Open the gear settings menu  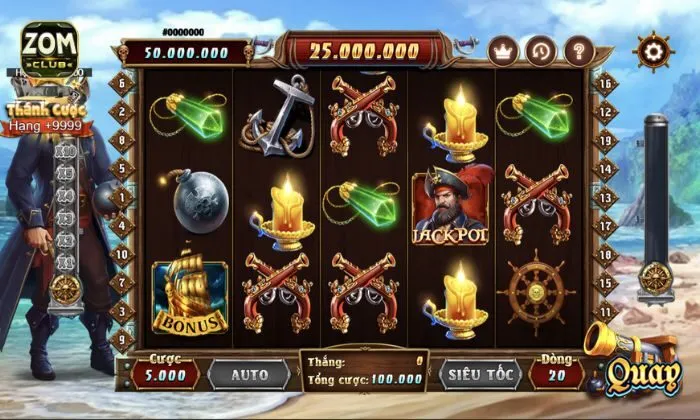tap(654, 51)
